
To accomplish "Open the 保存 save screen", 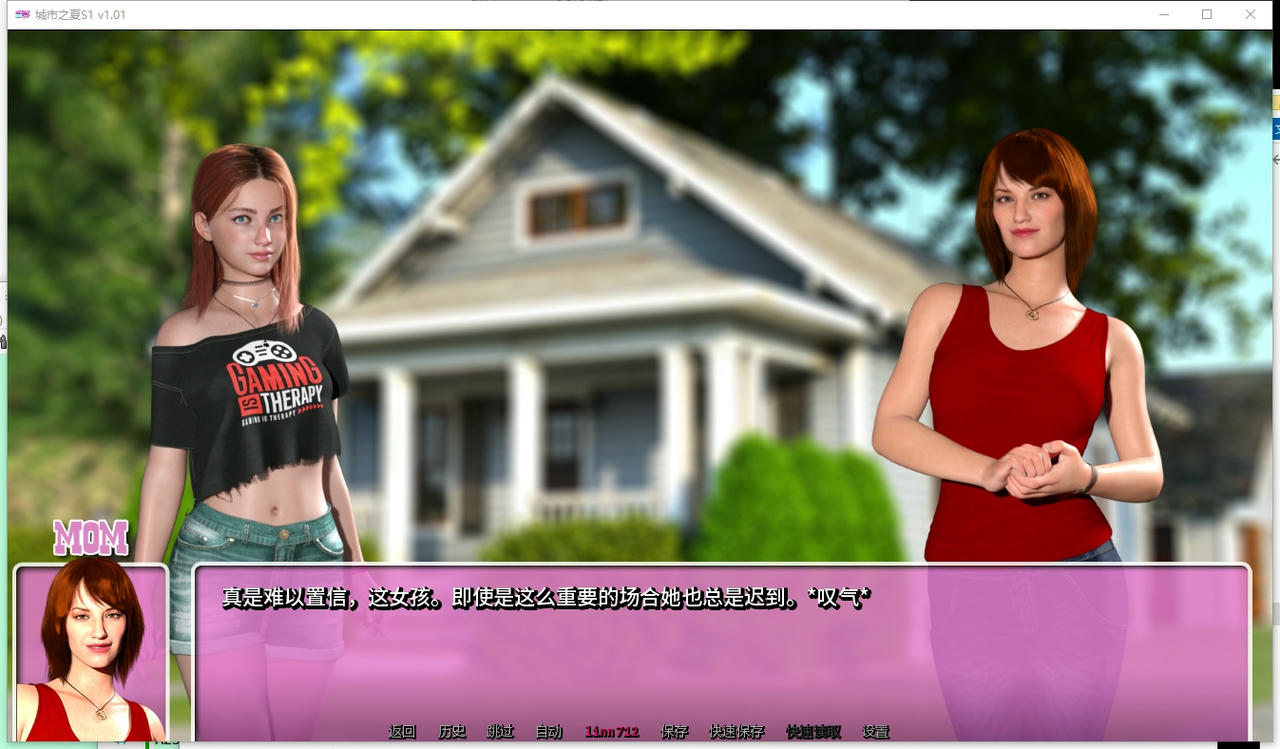I will 676,731.
